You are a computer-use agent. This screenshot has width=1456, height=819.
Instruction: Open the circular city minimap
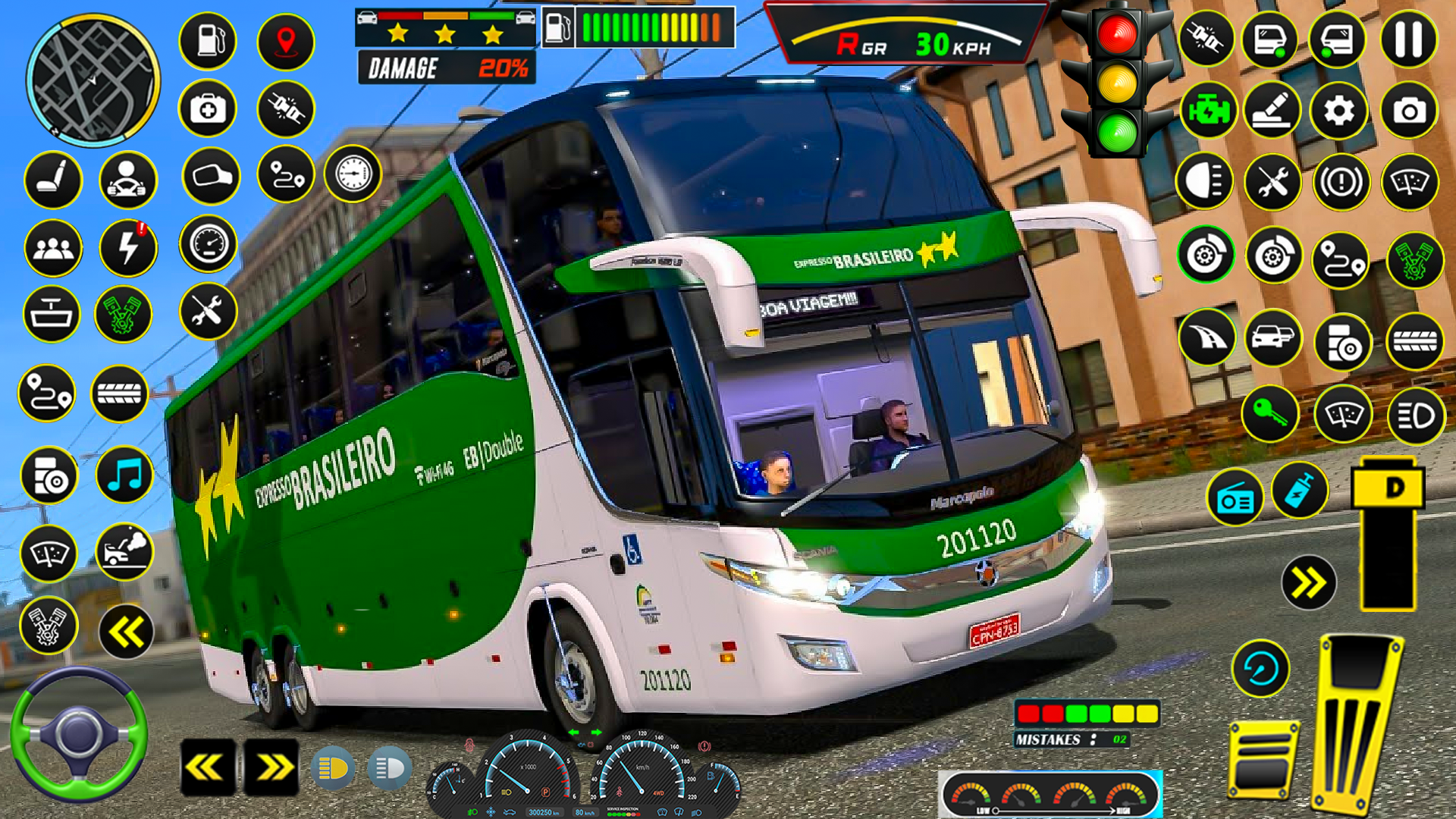point(93,80)
